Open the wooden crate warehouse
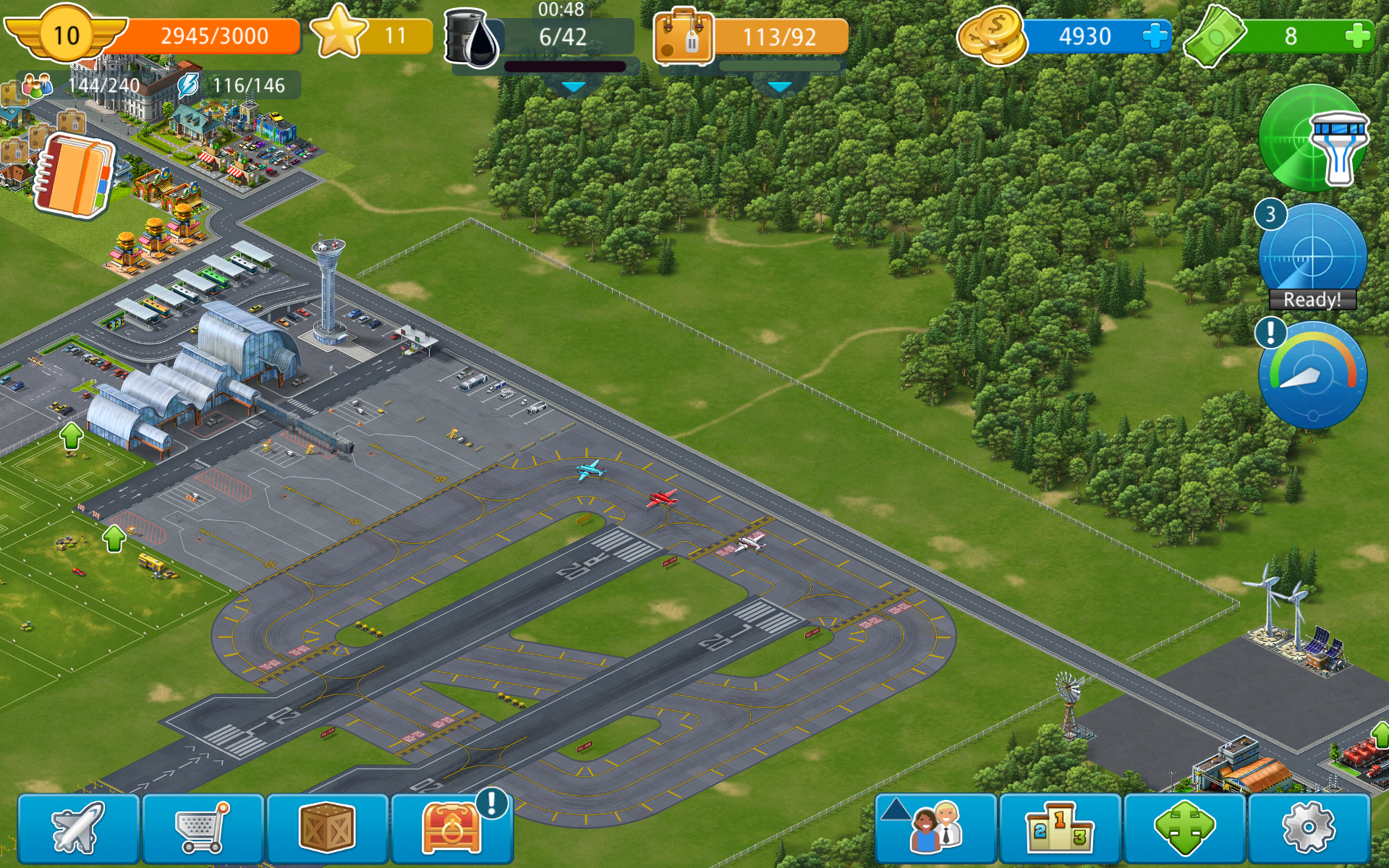The image size is (1389, 868). click(327, 828)
